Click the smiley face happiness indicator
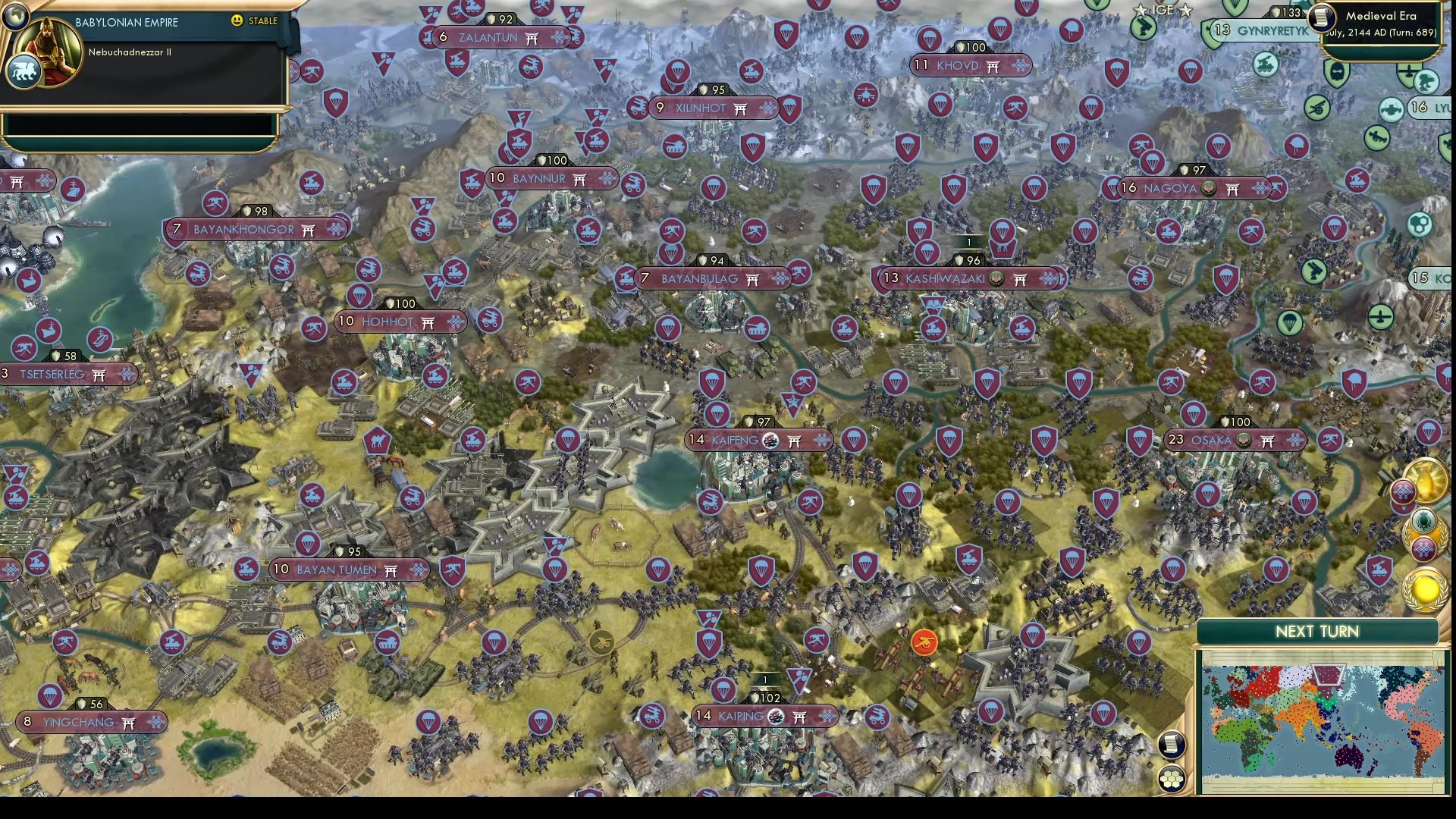Image resolution: width=1456 pixels, height=819 pixels. pos(237,21)
